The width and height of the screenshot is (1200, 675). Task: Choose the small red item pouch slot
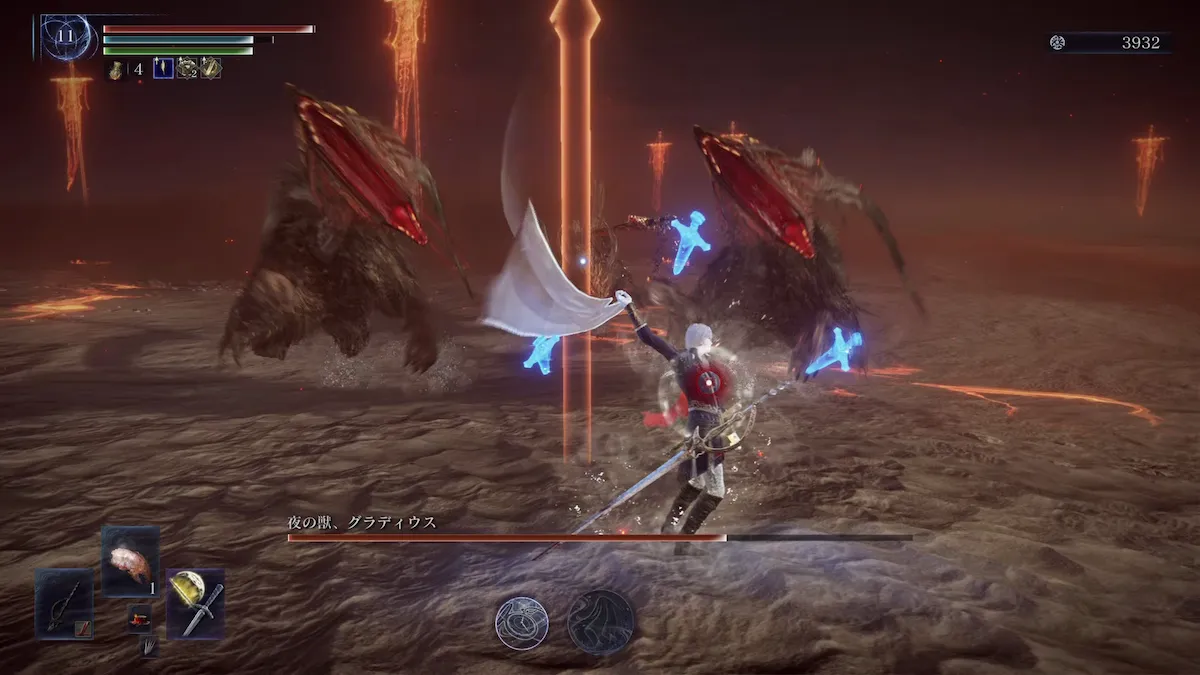click(140, 618)
